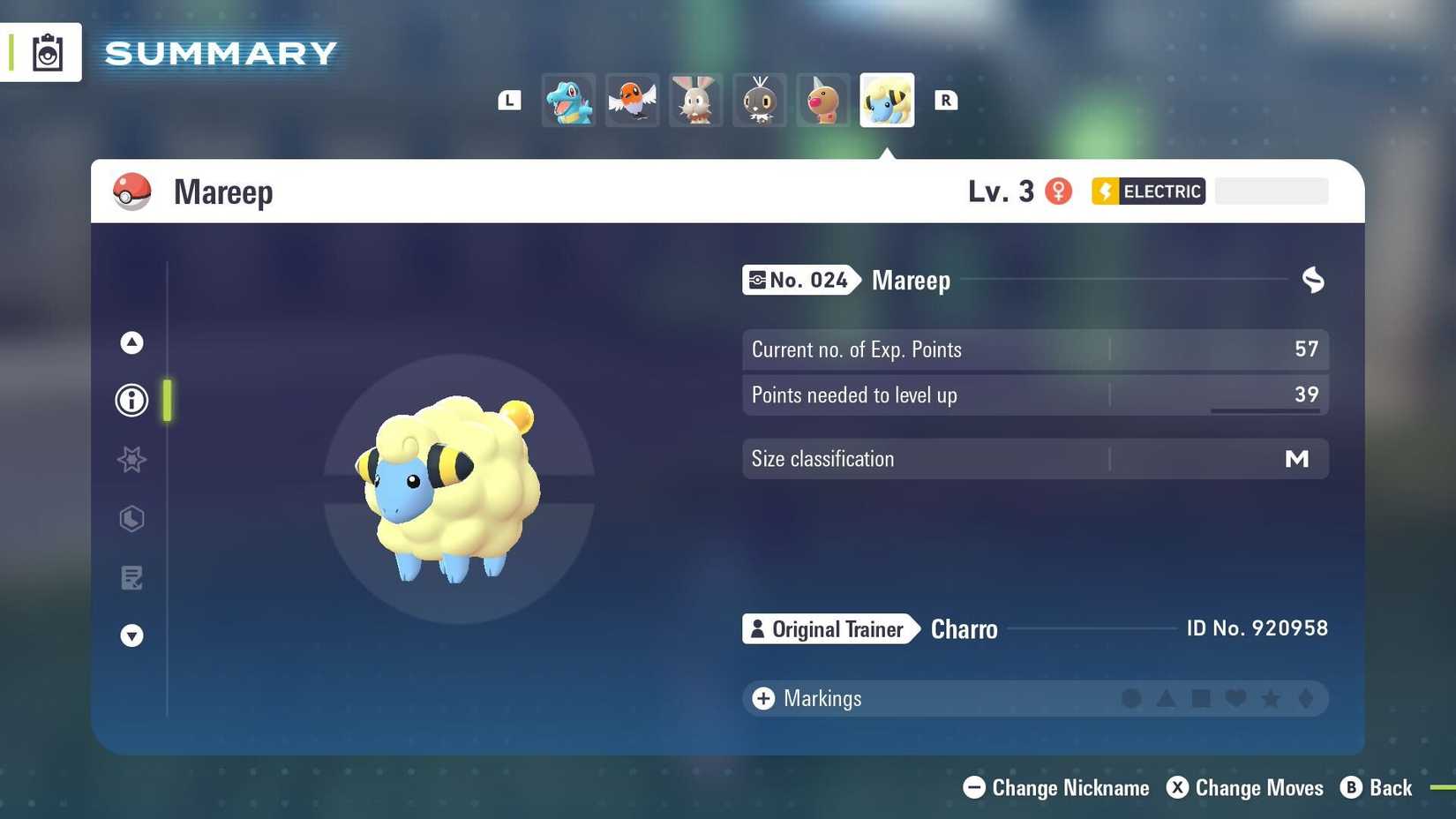Switch to the Totodile party tab
The height and width of the screenshot is (819, 1456).
[567, 100]
